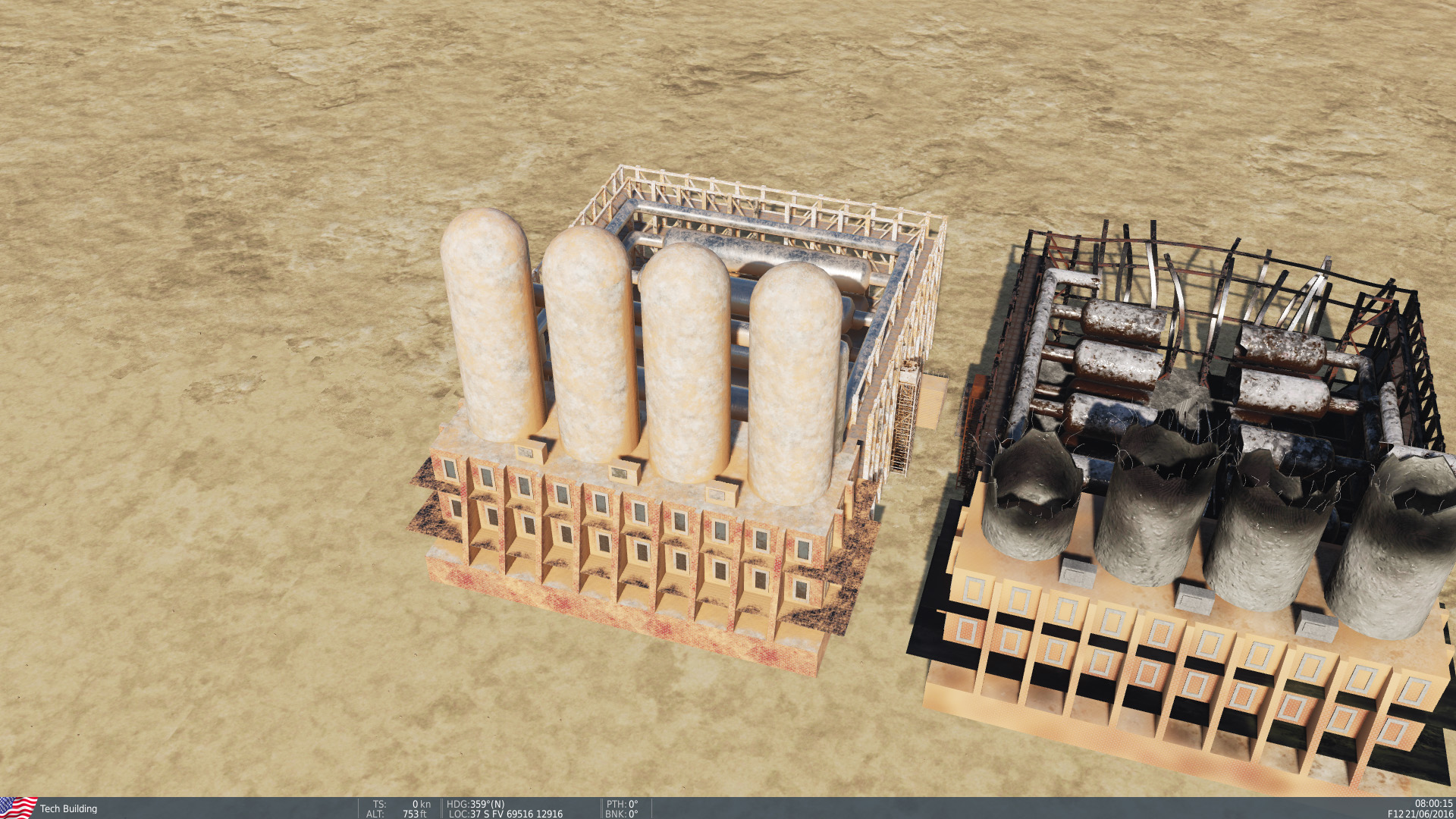Click the Tech Building label
The image size is (1456, 819).
pyautogui.click(x=67, y=808)
